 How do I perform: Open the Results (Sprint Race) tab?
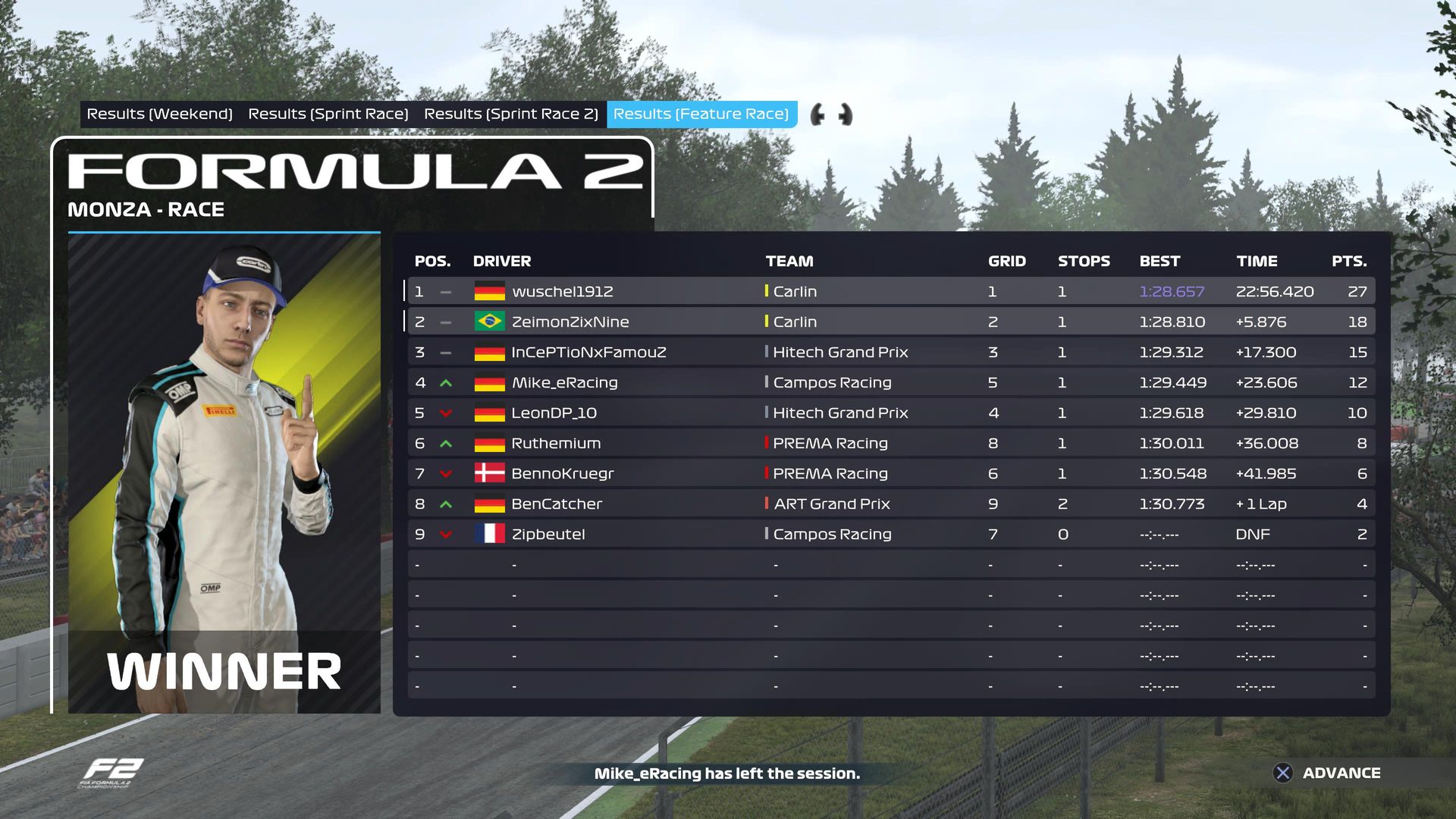coord(328,115)
